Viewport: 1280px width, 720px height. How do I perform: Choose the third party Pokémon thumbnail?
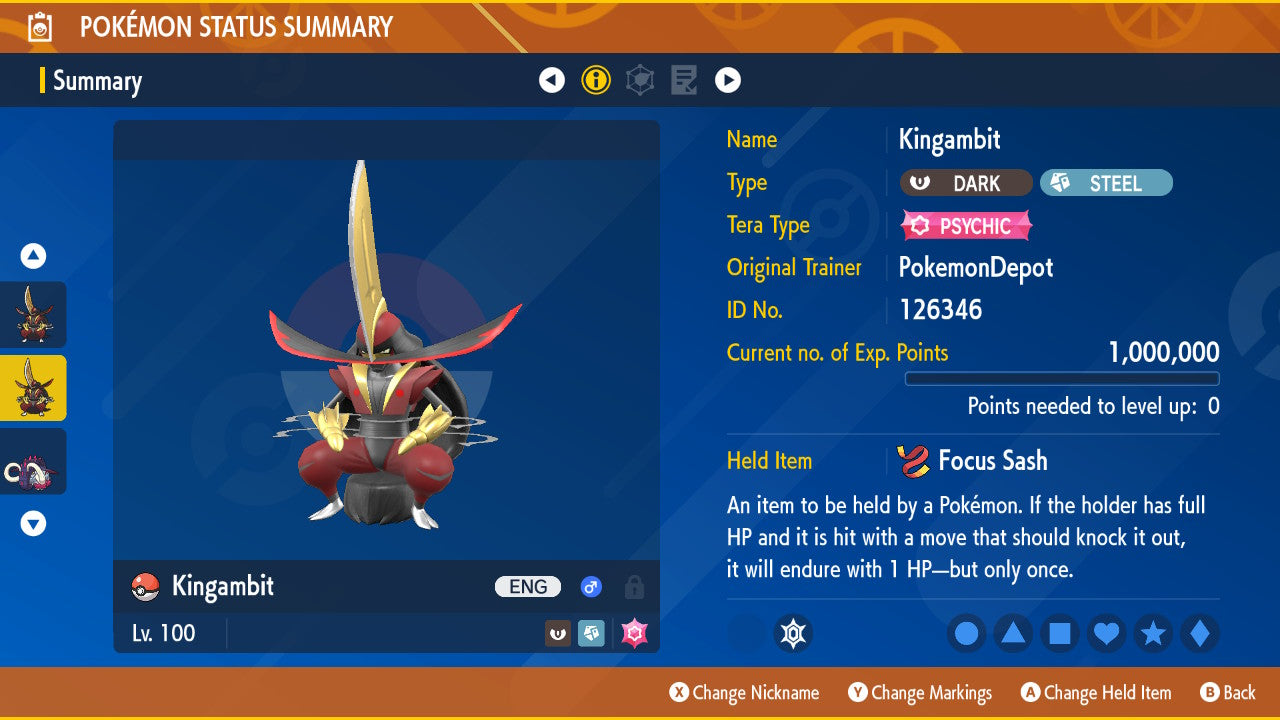pyautogui.click(x=34, y=461)
